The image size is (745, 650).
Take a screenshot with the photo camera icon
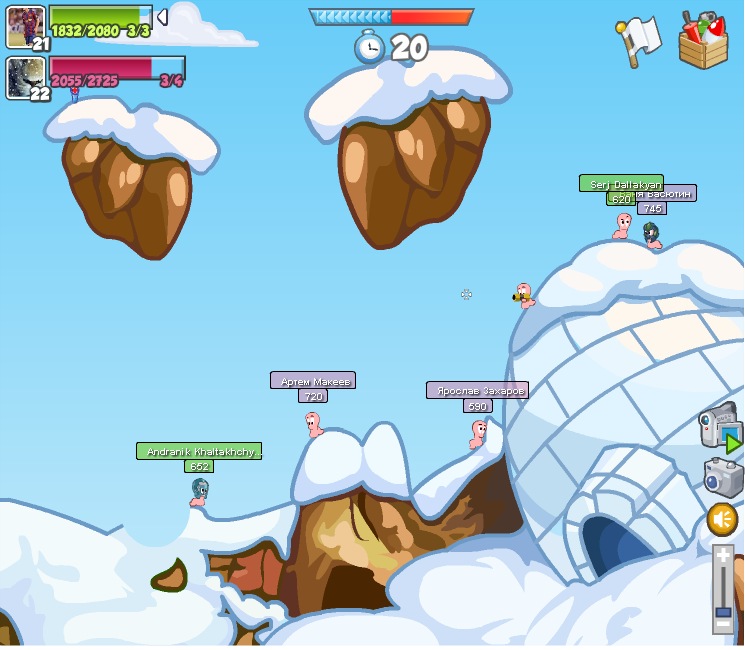[723, 477]
